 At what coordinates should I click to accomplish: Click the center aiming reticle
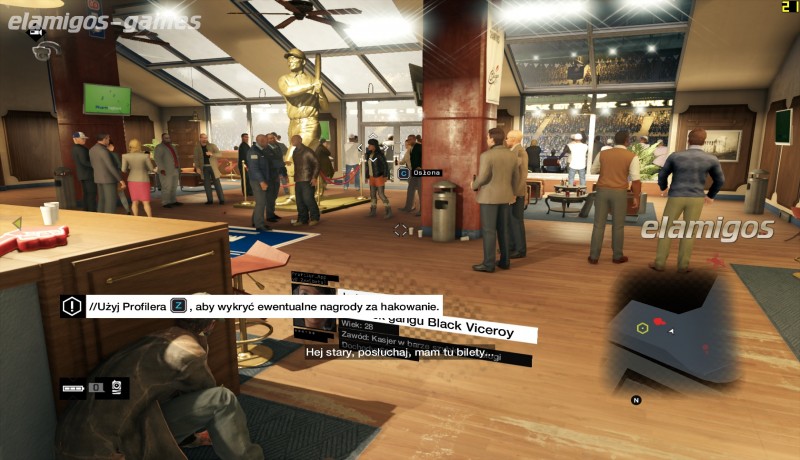401,230
